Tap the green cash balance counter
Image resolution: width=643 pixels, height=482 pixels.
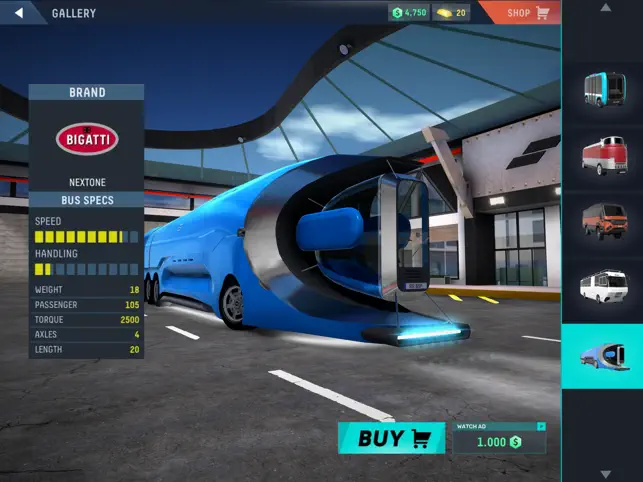[409, 13]
